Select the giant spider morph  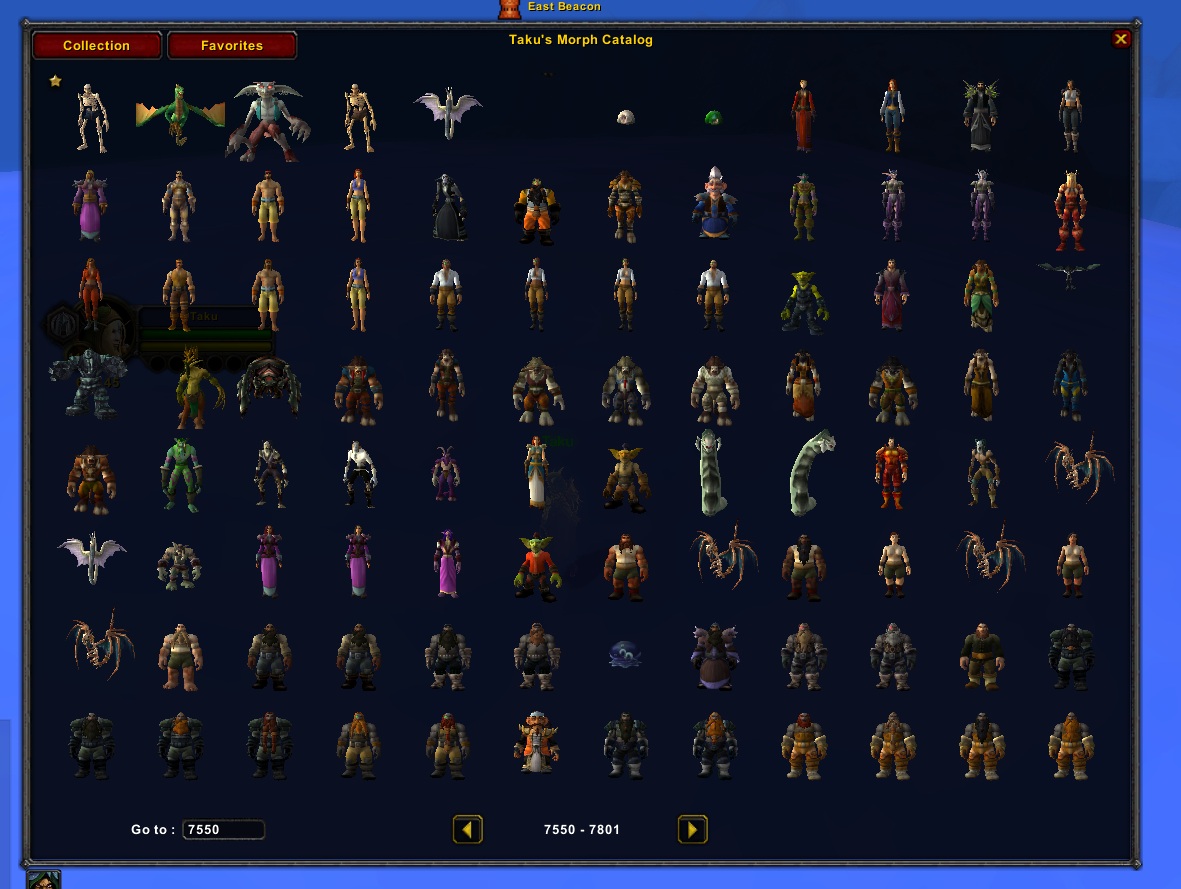(268, 385)
